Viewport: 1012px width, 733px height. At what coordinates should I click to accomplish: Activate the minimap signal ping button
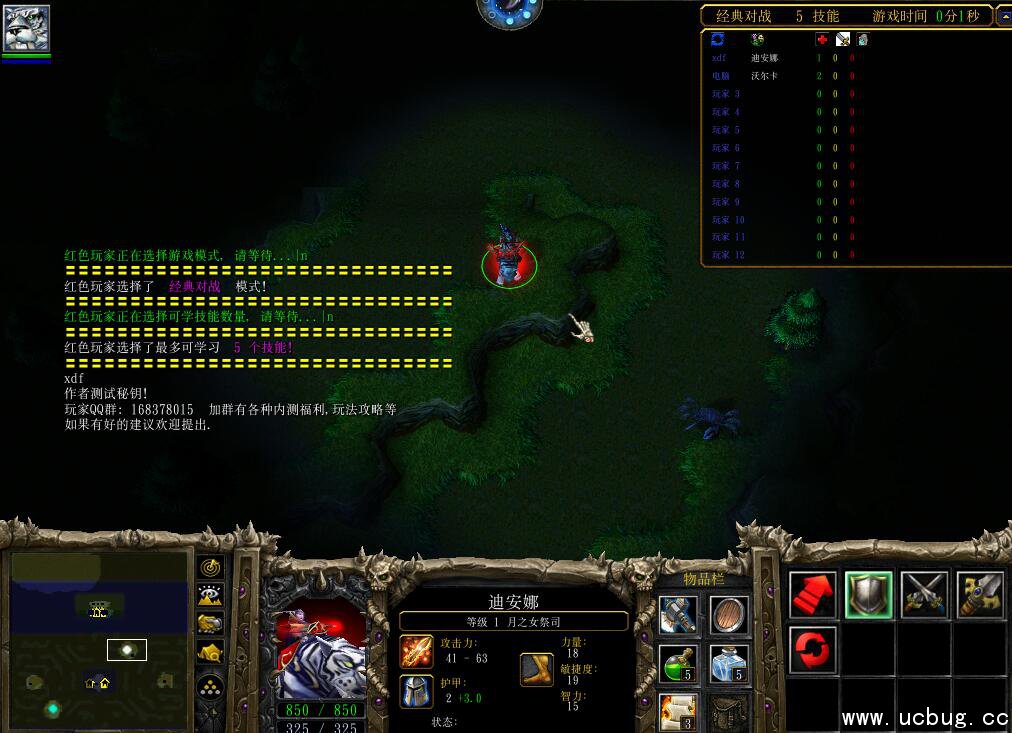coord(210,568)
